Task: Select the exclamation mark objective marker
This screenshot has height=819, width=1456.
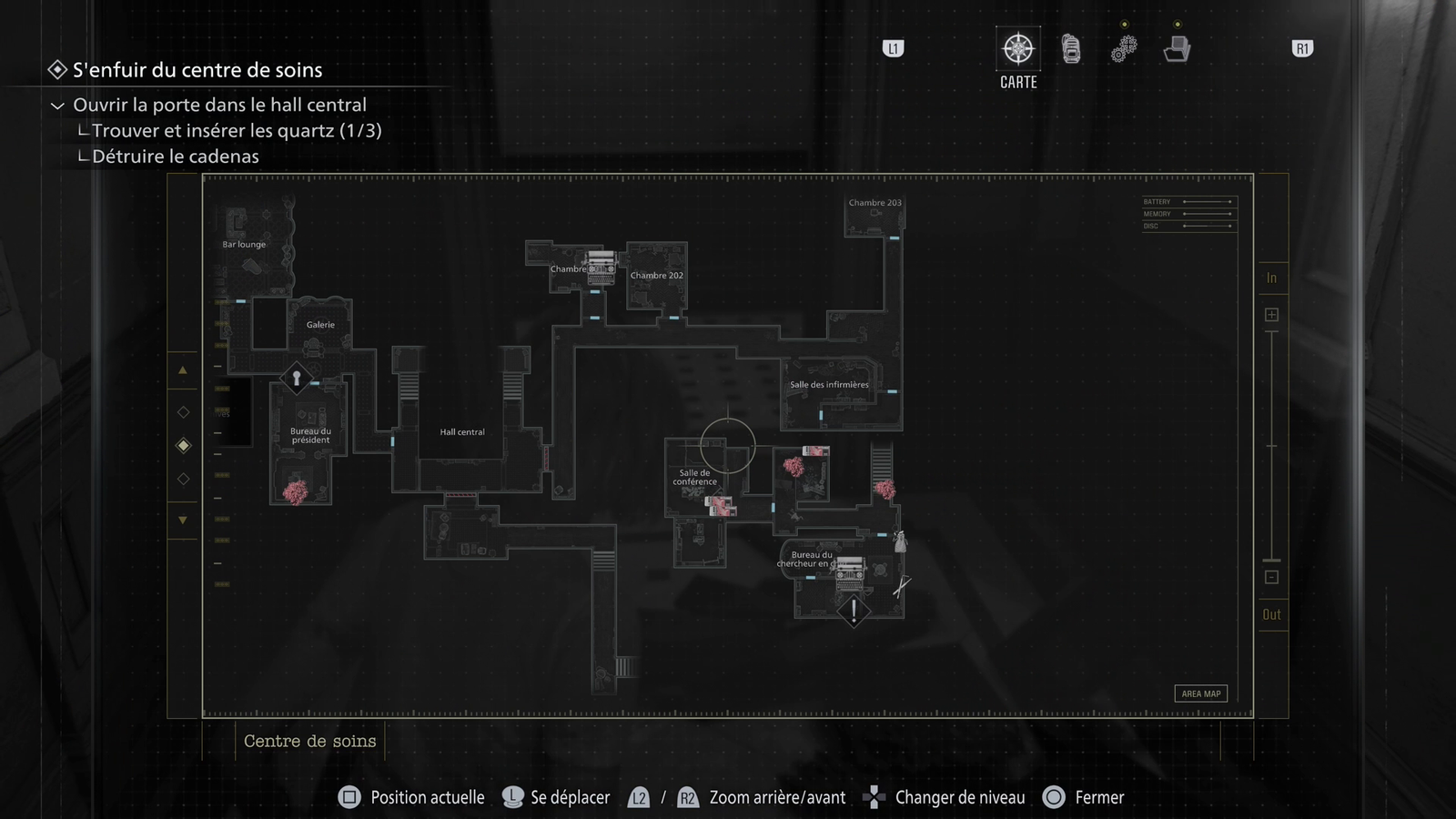Action: point(854,611)
